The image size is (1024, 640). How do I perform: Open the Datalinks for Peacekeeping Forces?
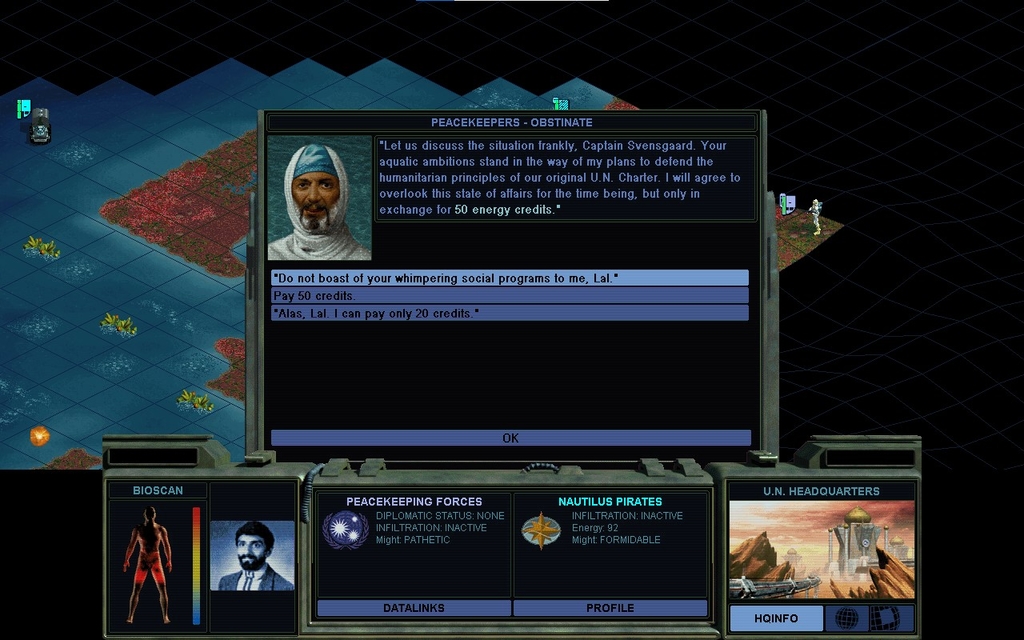click(x=413, y=608)
